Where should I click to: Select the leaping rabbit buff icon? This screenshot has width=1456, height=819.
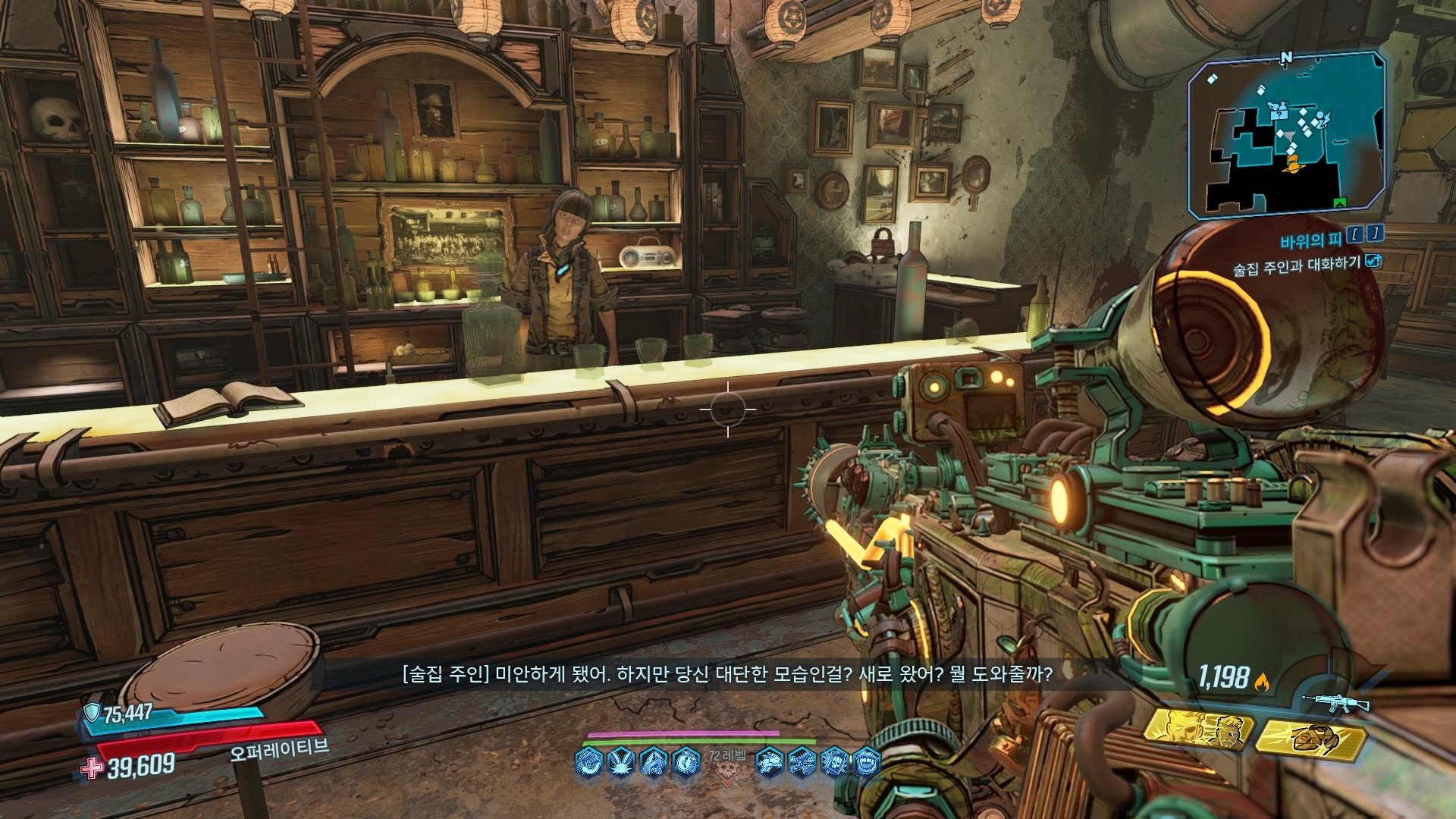point(770,761)
